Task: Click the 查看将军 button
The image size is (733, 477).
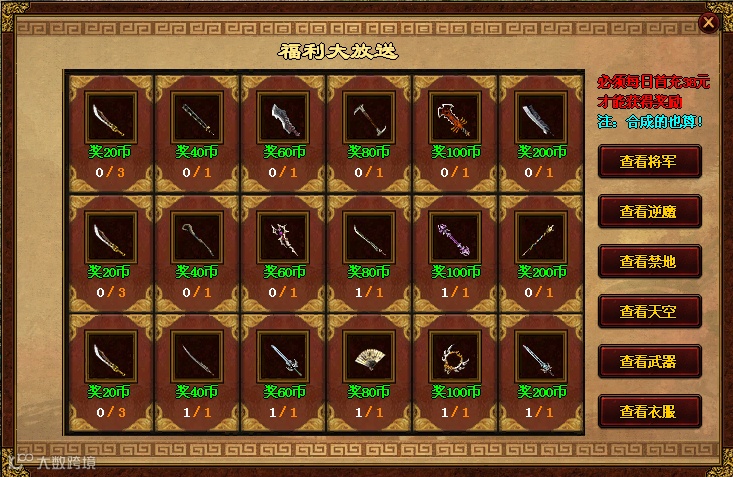Action: coord(649,161)
